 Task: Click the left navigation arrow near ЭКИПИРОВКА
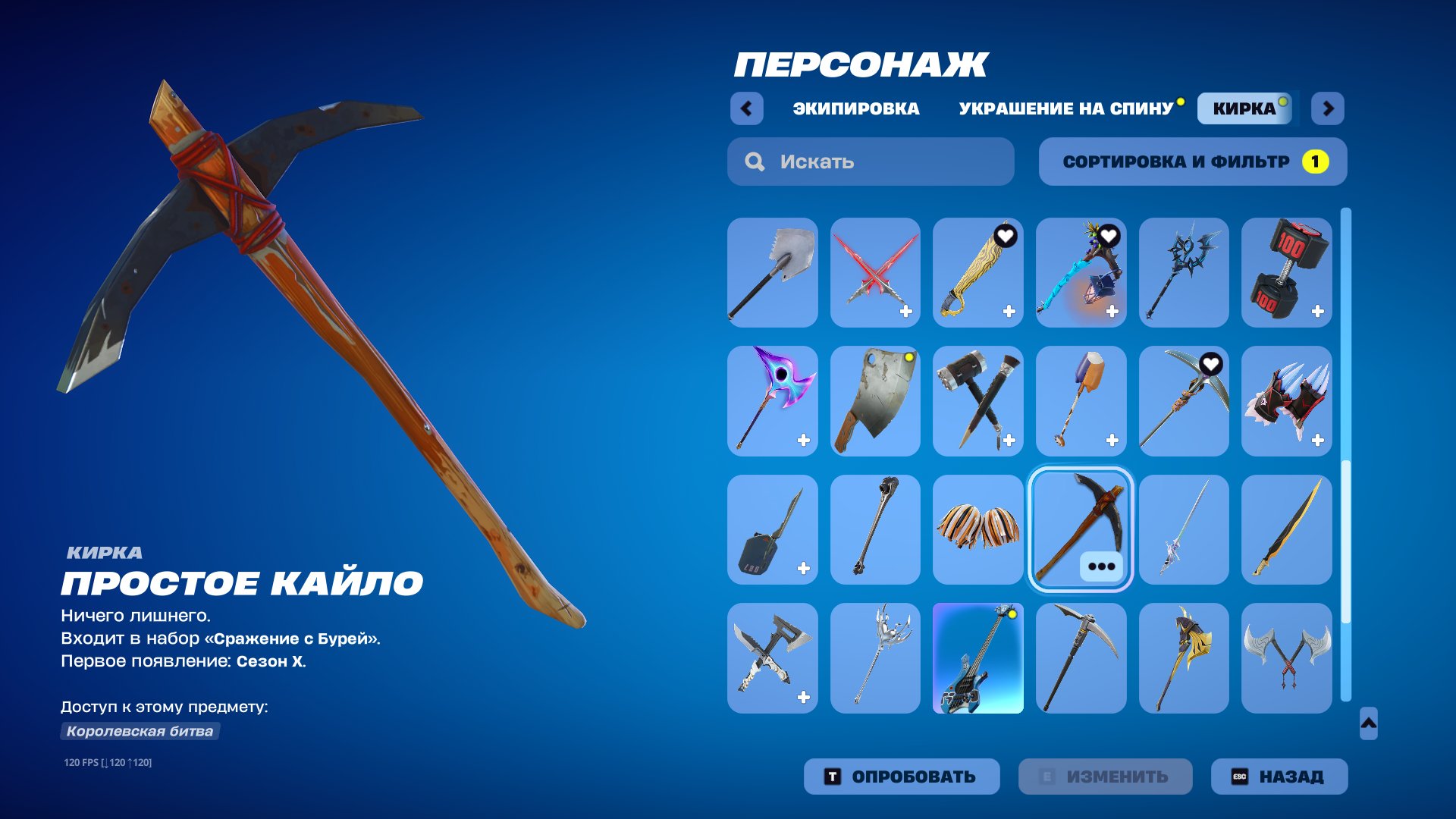pyautogui.click(x=748, y=108)
